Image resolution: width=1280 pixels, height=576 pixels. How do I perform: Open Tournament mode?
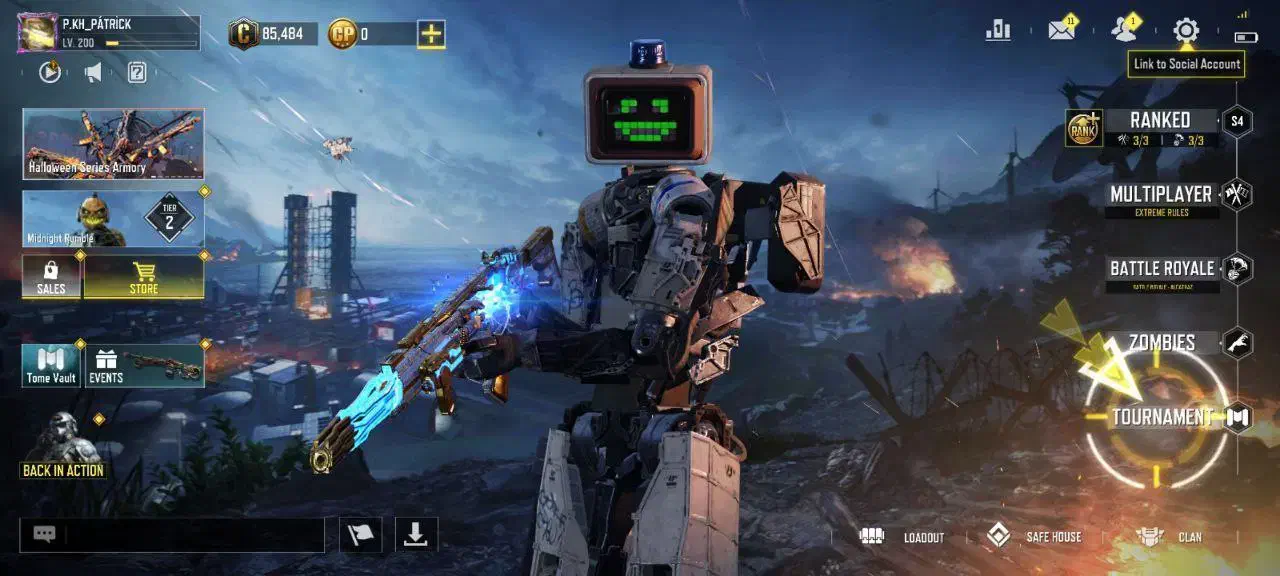[1163, 417]
